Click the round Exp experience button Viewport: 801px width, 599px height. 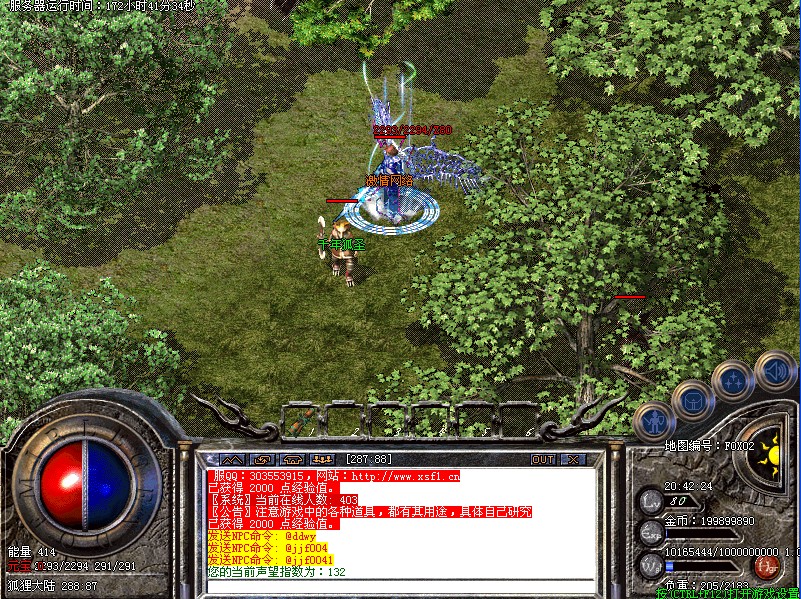click(651, 531)
